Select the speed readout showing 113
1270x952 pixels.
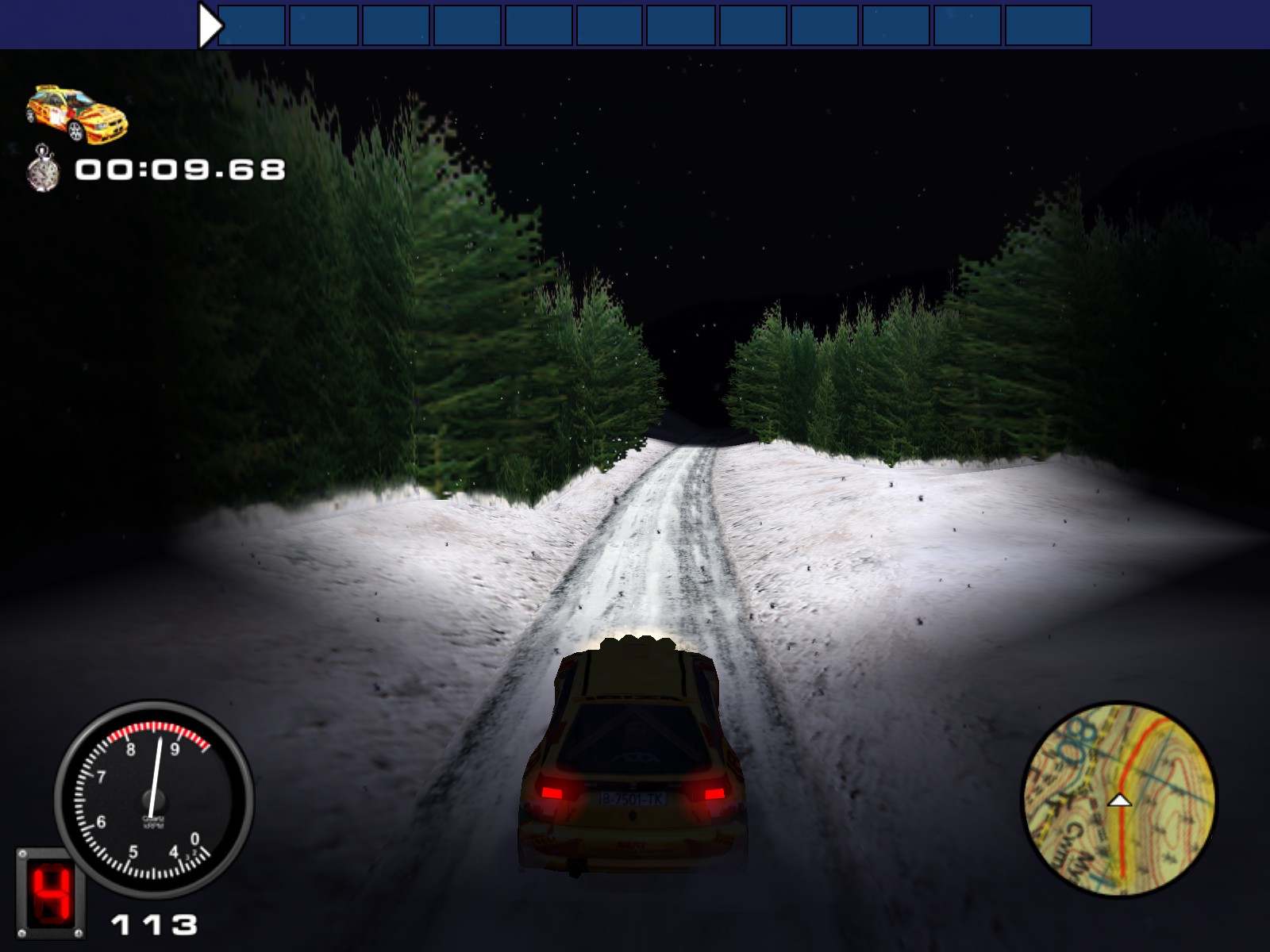coord(152,924)
